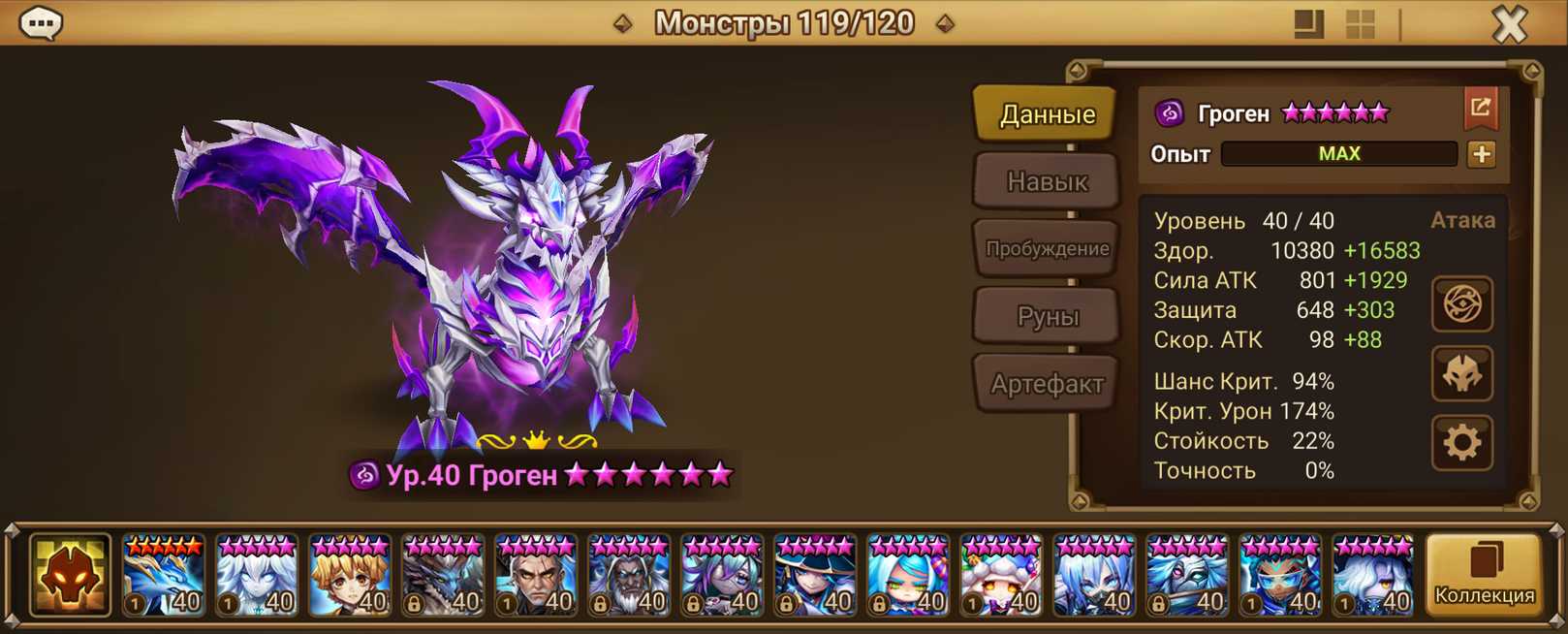Screen dimensions: 1568x634
Task: Go to previous monster with left diamond
Action: click(x=623, y=23)
